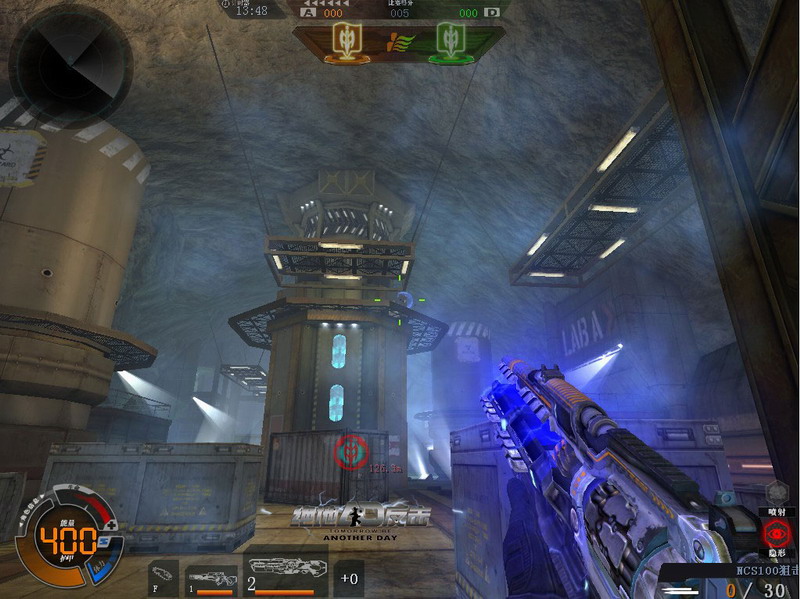The height and width of the screenshot is (599, 800).
Task: Select the highlighted weapon slot 2
Action: [x=287, y=574]
